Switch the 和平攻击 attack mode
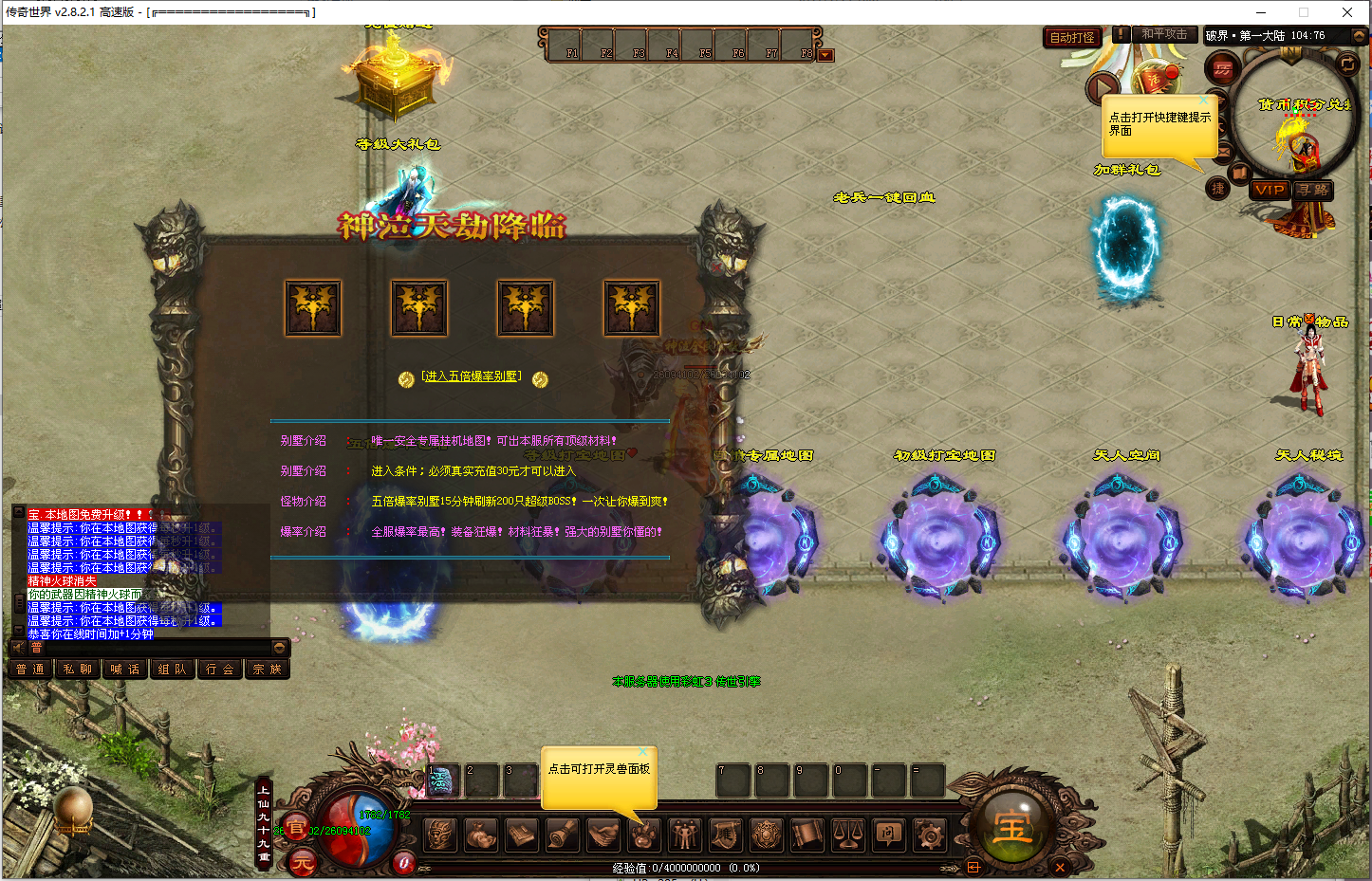 [1163, 34]
